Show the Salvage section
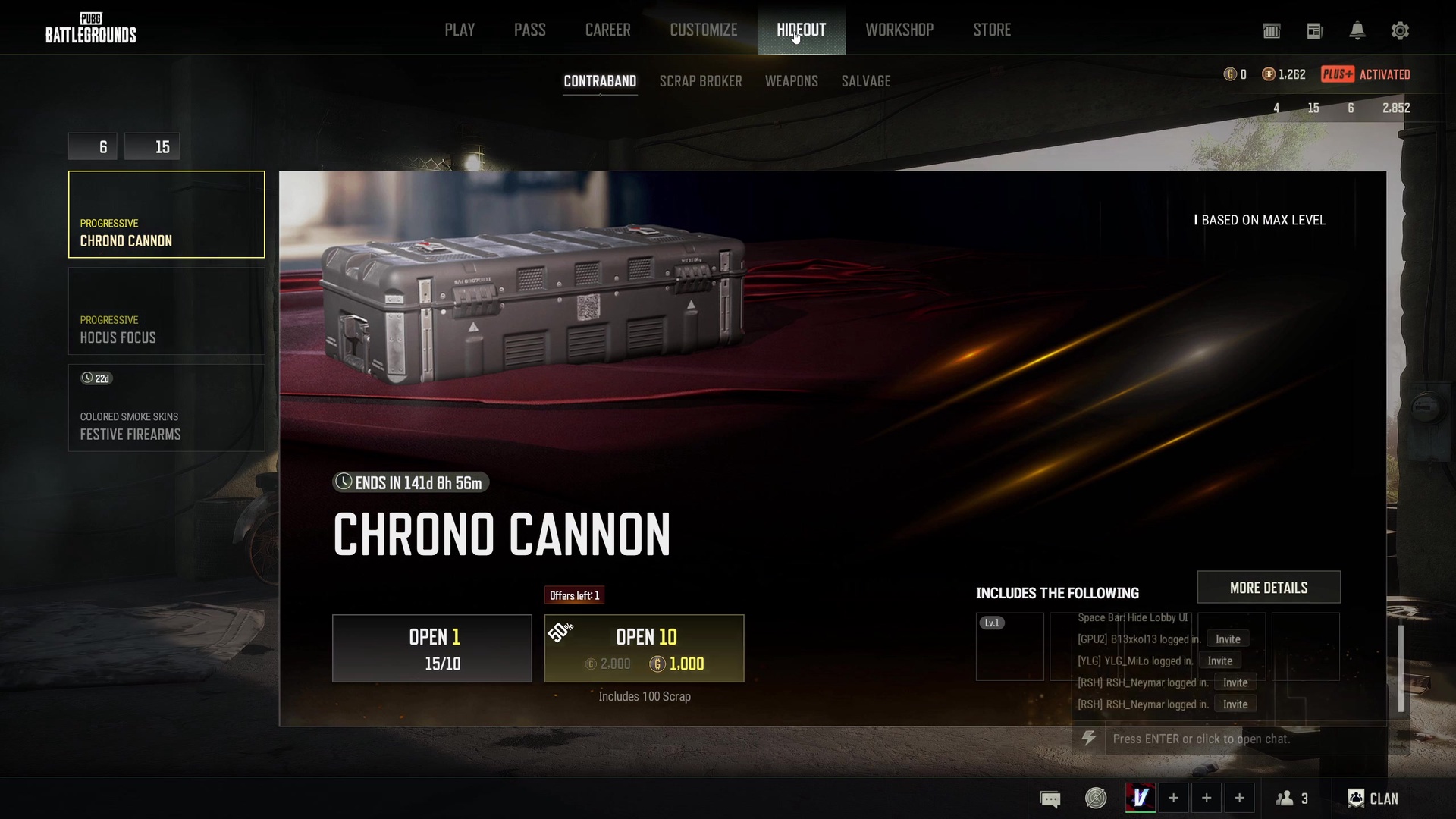 tap(865, 81)
